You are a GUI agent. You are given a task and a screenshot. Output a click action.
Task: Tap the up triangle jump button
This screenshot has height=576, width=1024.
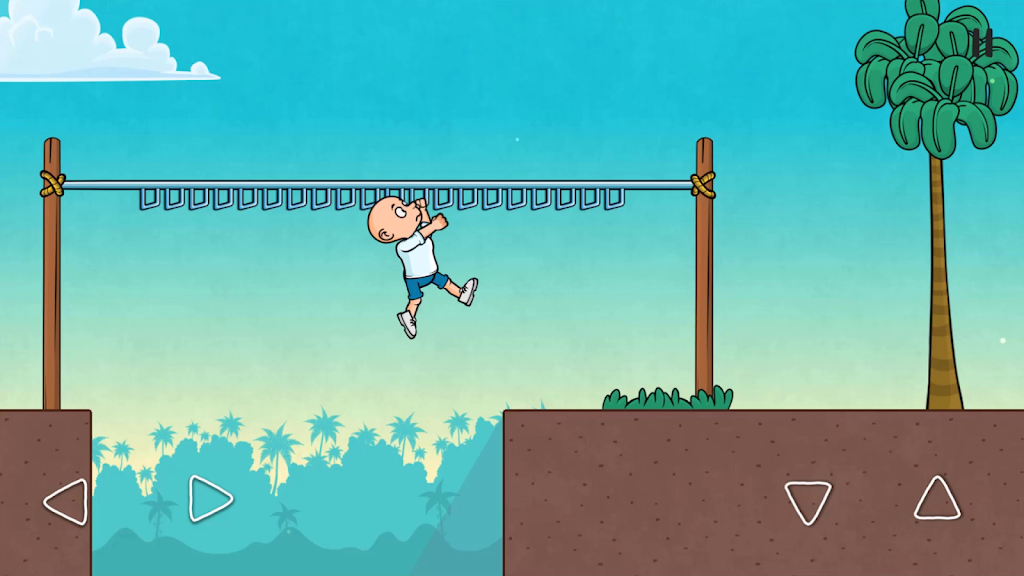[x=937, y=499]
